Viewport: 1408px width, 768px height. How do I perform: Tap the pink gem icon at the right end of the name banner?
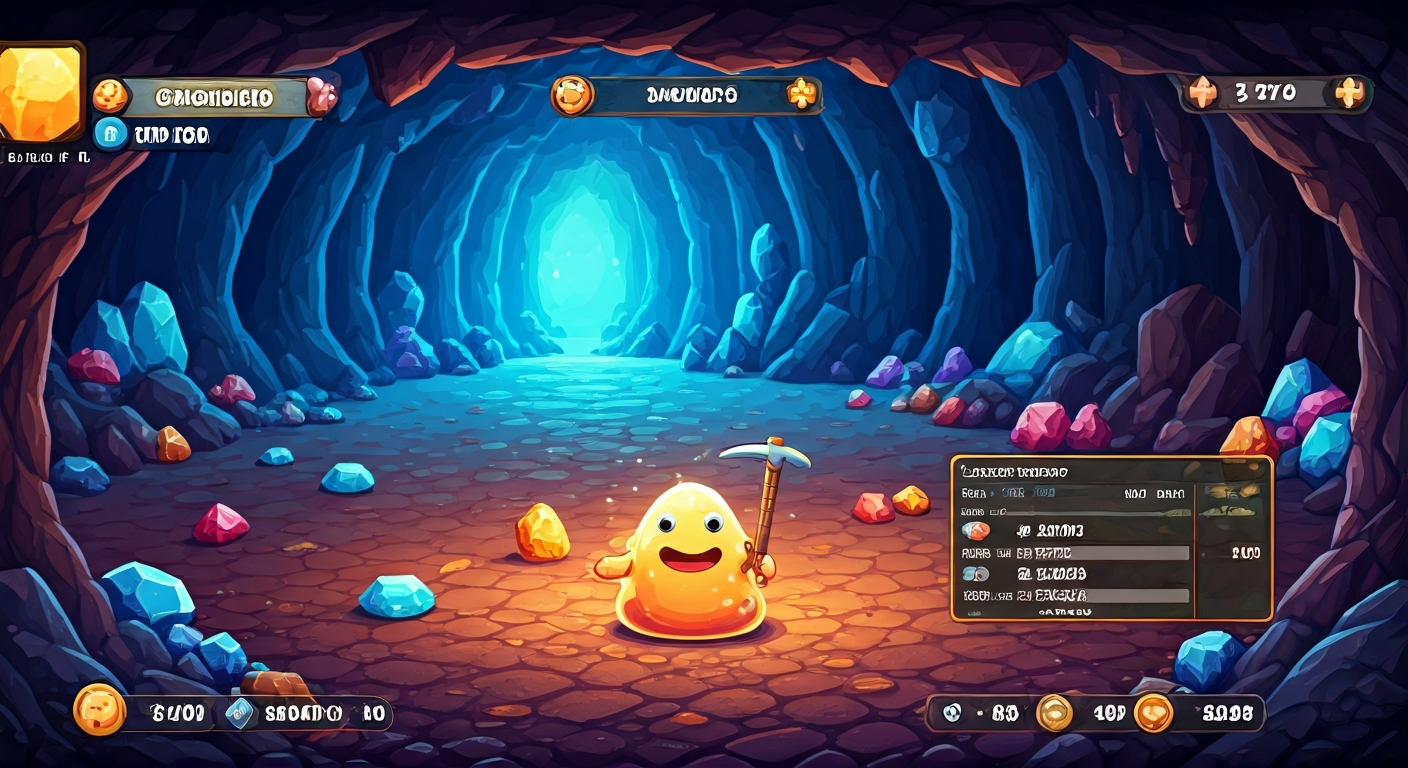(x=322, y=95)
